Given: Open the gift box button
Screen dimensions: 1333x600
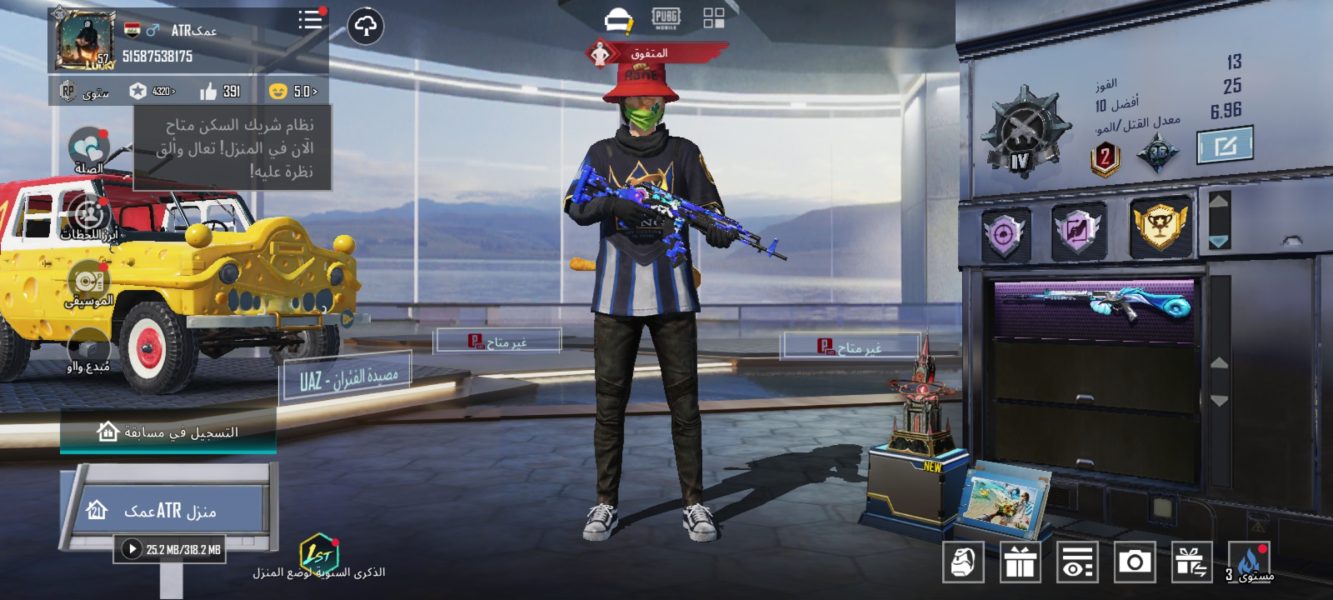Looking at the screenshot, I should coord(1020,562).
